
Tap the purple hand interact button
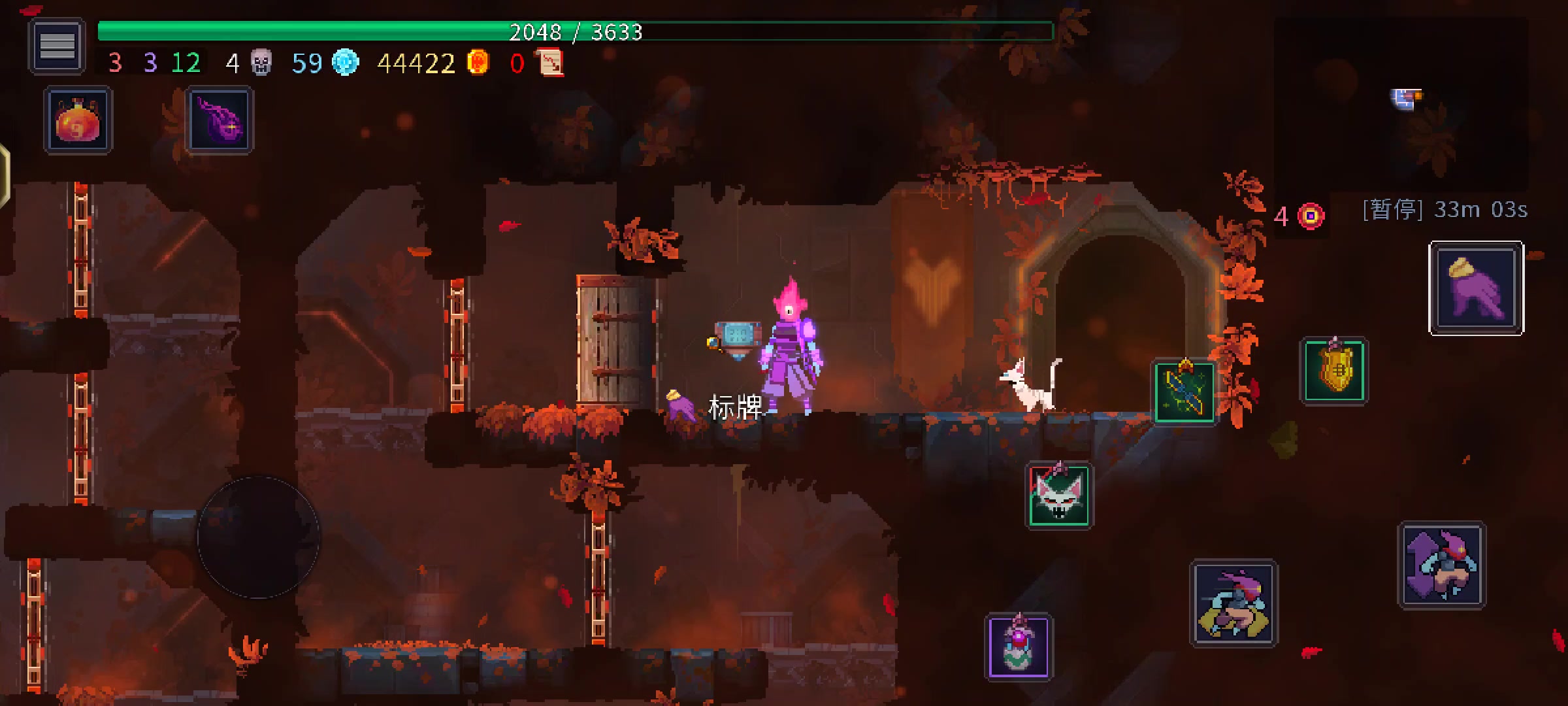pos(1476,288)
